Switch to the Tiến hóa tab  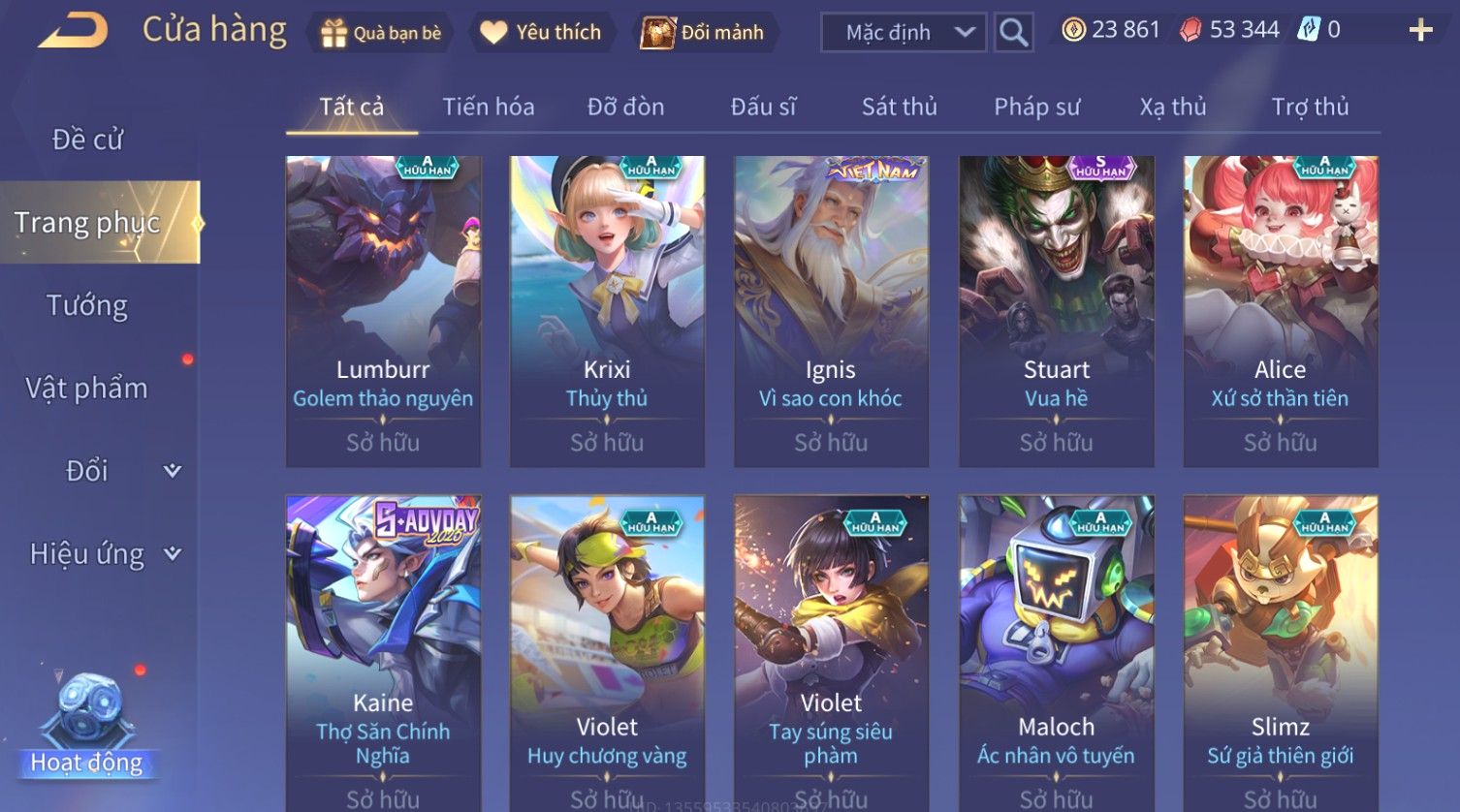(489, 107)
